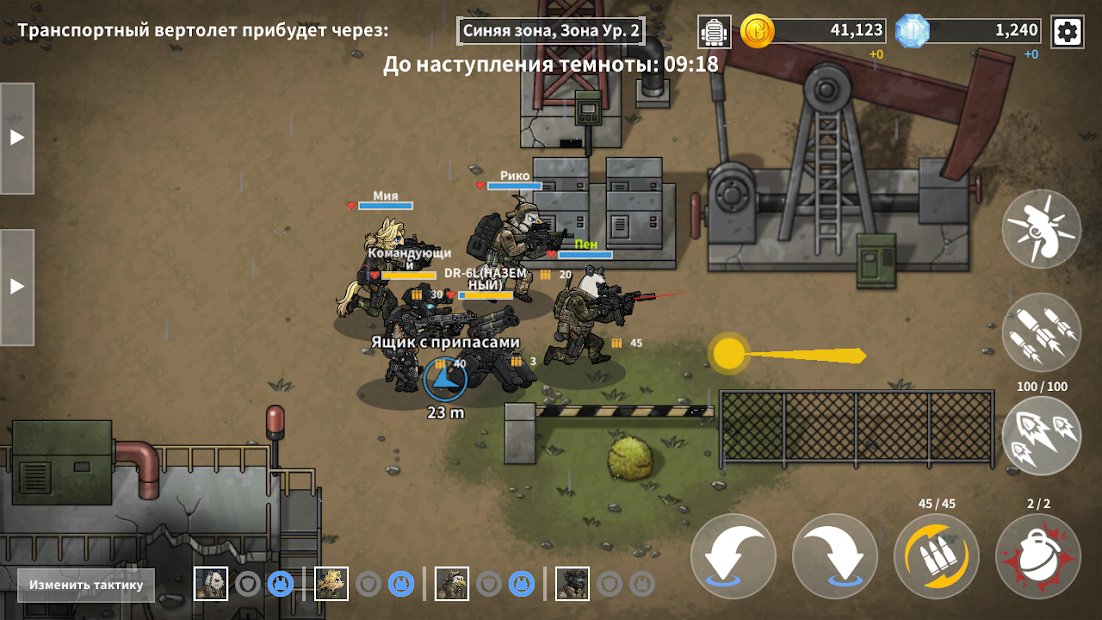Toggle the vest icon beside the panda portrait
1102x620 pixels.
(x=280, y=583)
